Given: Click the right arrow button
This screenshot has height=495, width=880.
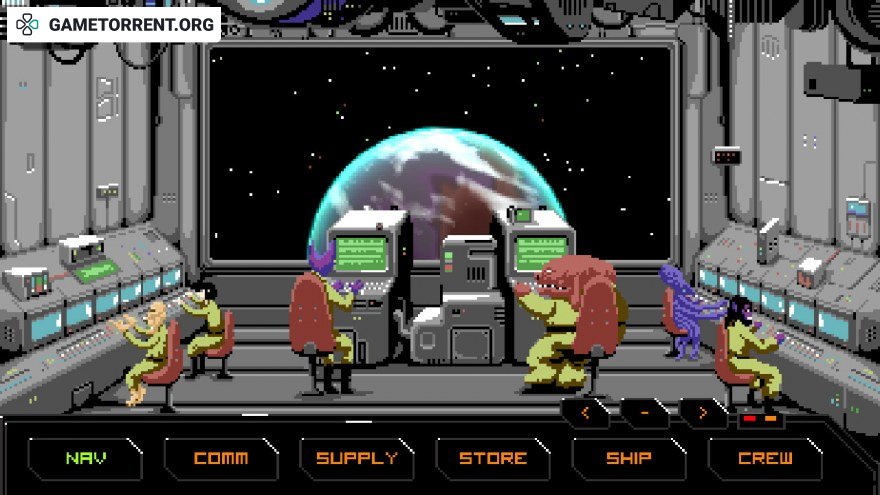Looking at the screenshot, I should pyautogui.click(x=703, y=412).
